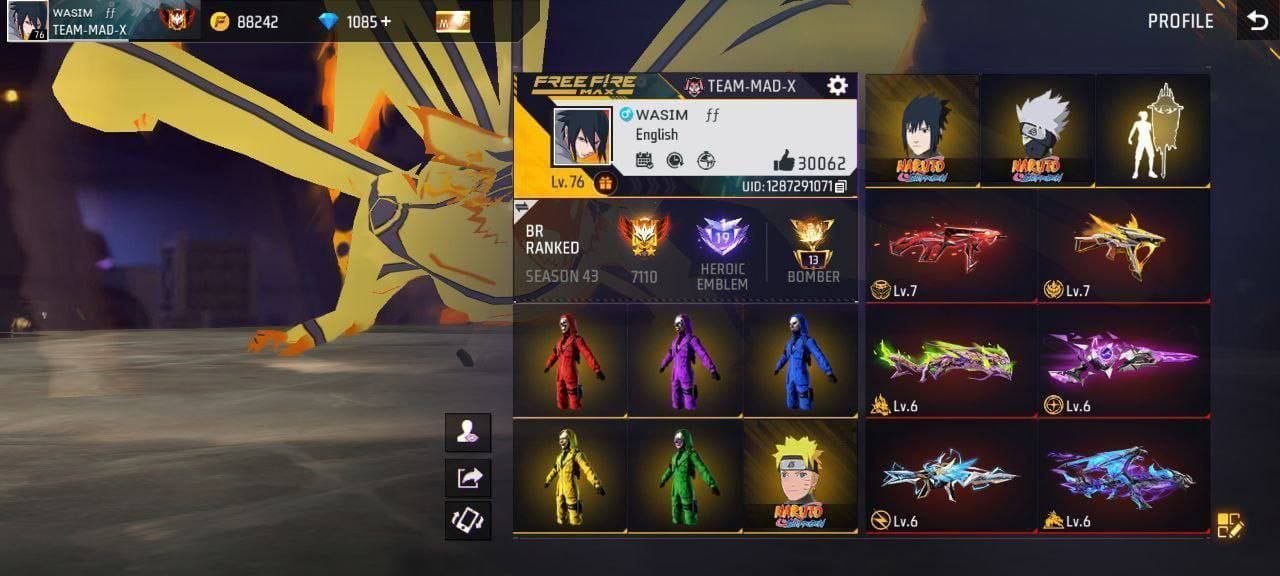
Task: Inspect the green-and-purple Lv.6 gun skin
Action: pyautogui.click(x=950, y=361)
